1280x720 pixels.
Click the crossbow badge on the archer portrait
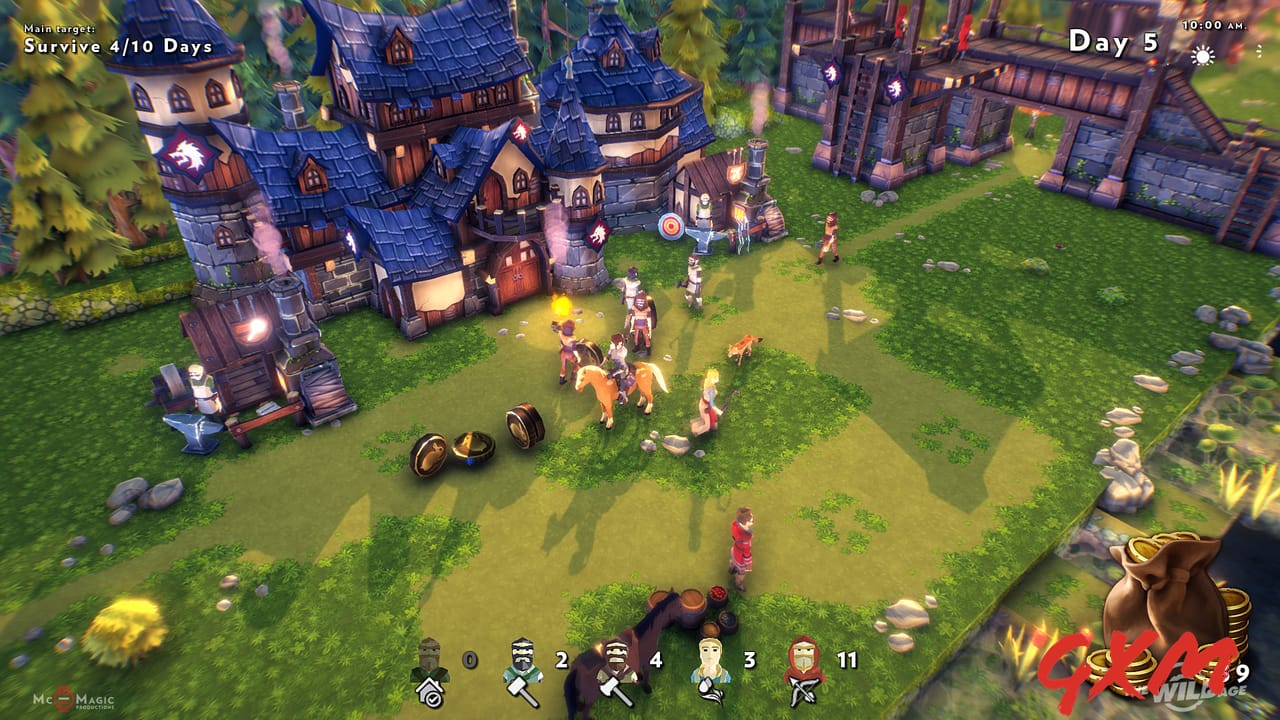click(804, 691)
